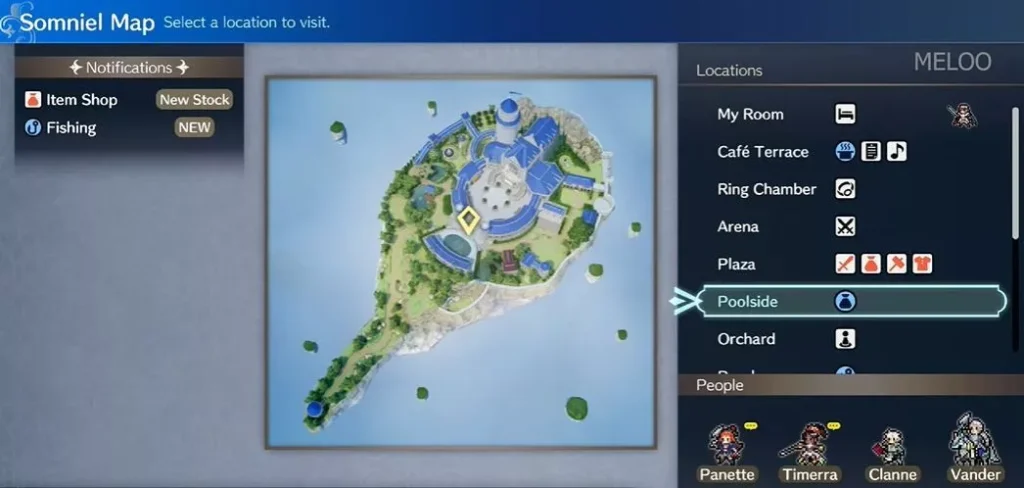Select Panette's portrait in People
1024x488 pixels.
coord(727,450)
